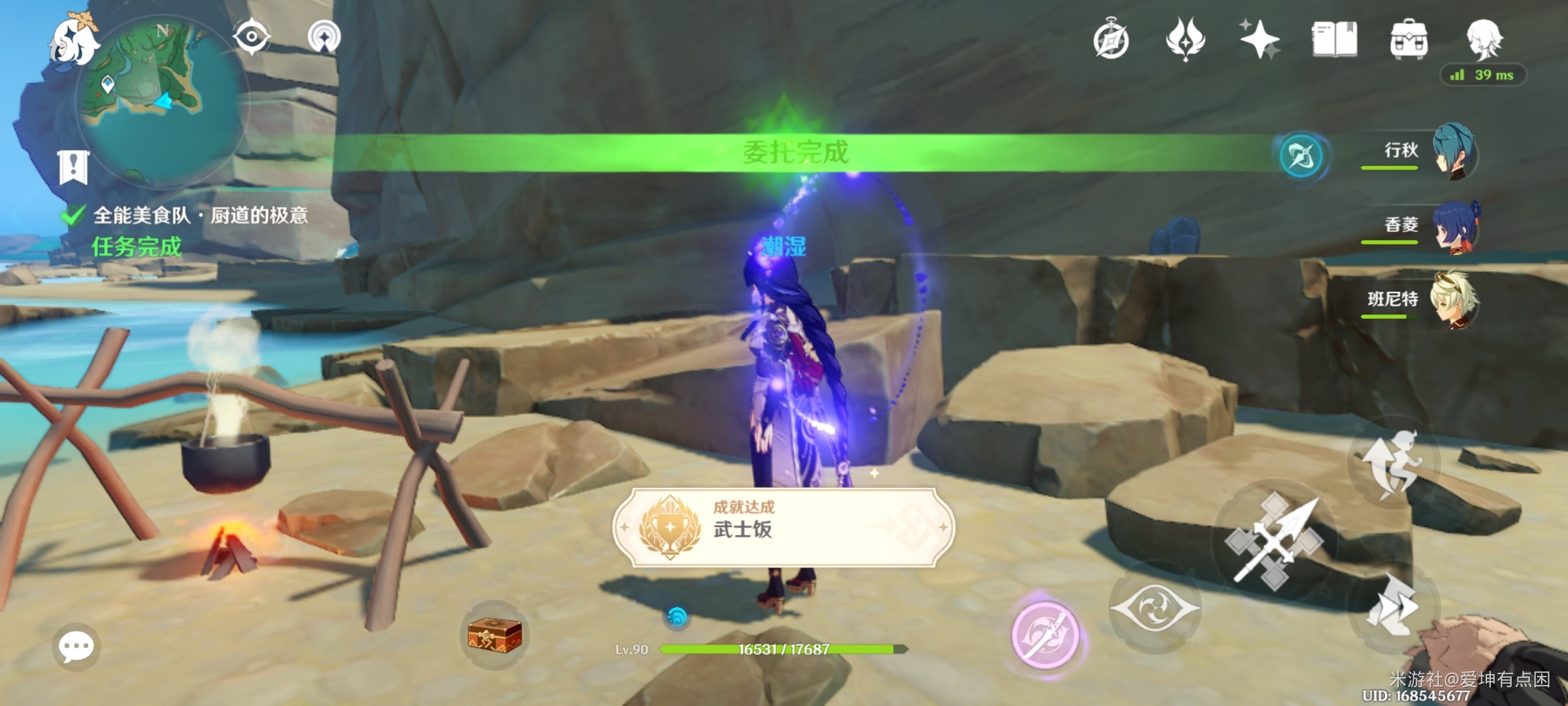Open the character profile head icon
Viewport: 1568px width, 706px height.
pyautogui.click(x=1484, y=39)
